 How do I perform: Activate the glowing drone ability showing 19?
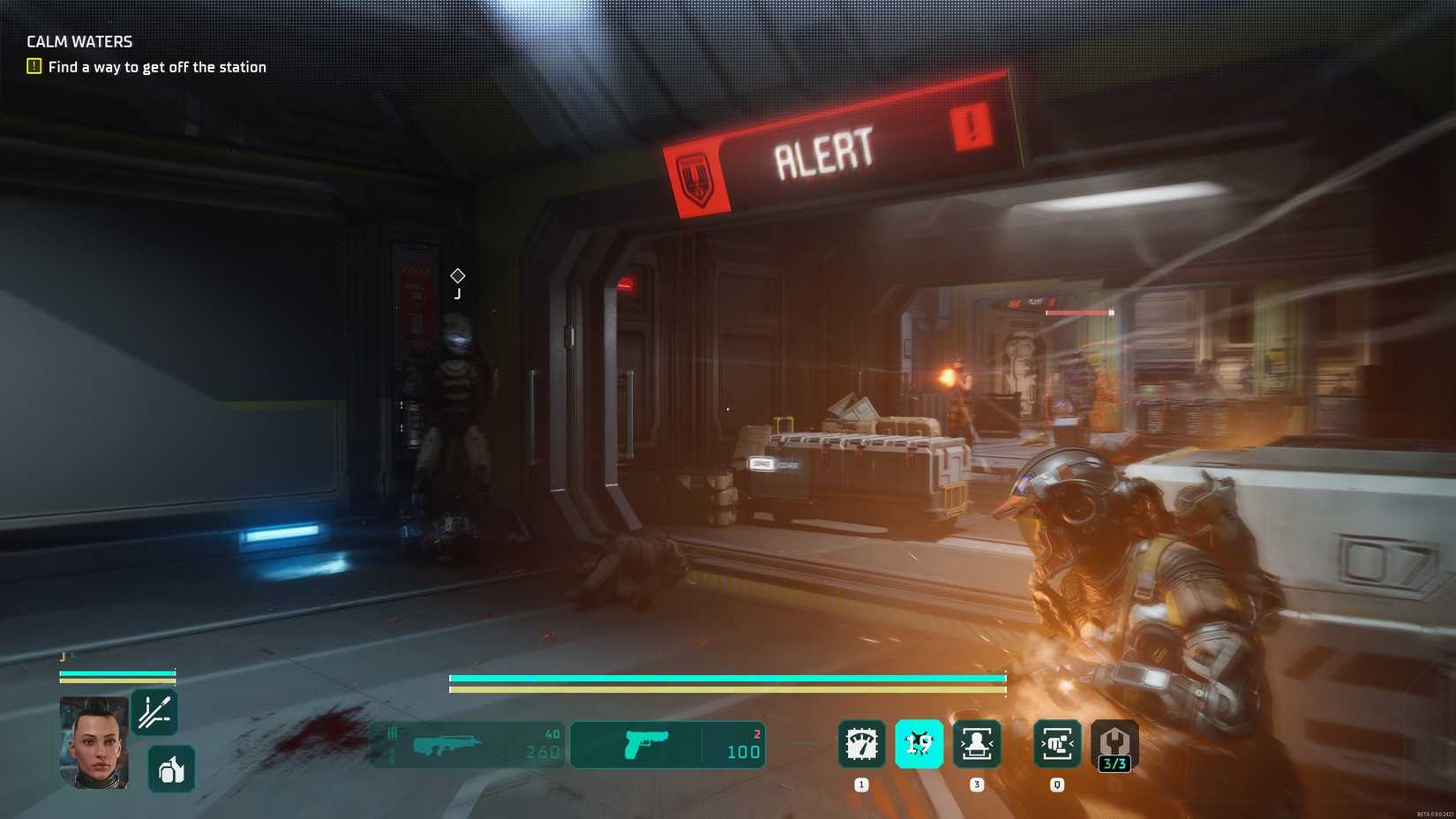coord(918,744)
